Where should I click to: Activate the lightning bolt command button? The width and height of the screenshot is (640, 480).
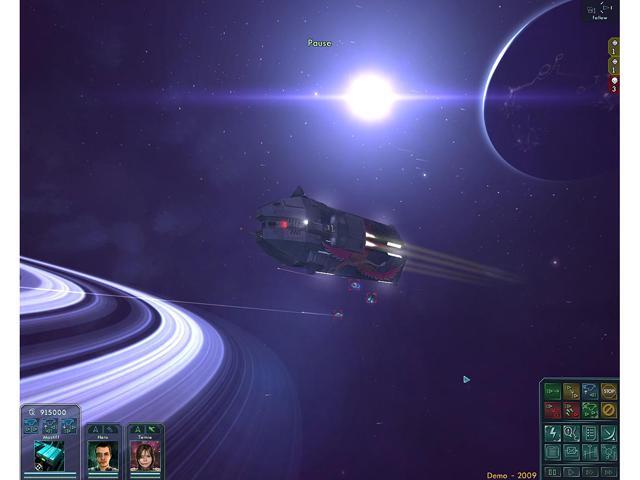552,433
